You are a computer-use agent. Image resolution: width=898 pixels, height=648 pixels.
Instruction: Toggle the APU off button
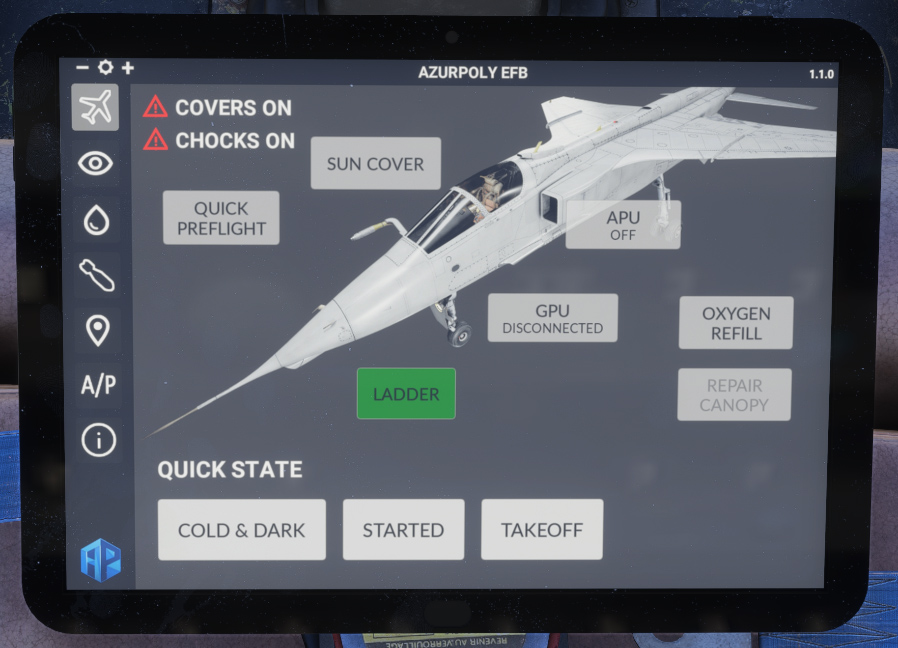[x=622, y=225]
